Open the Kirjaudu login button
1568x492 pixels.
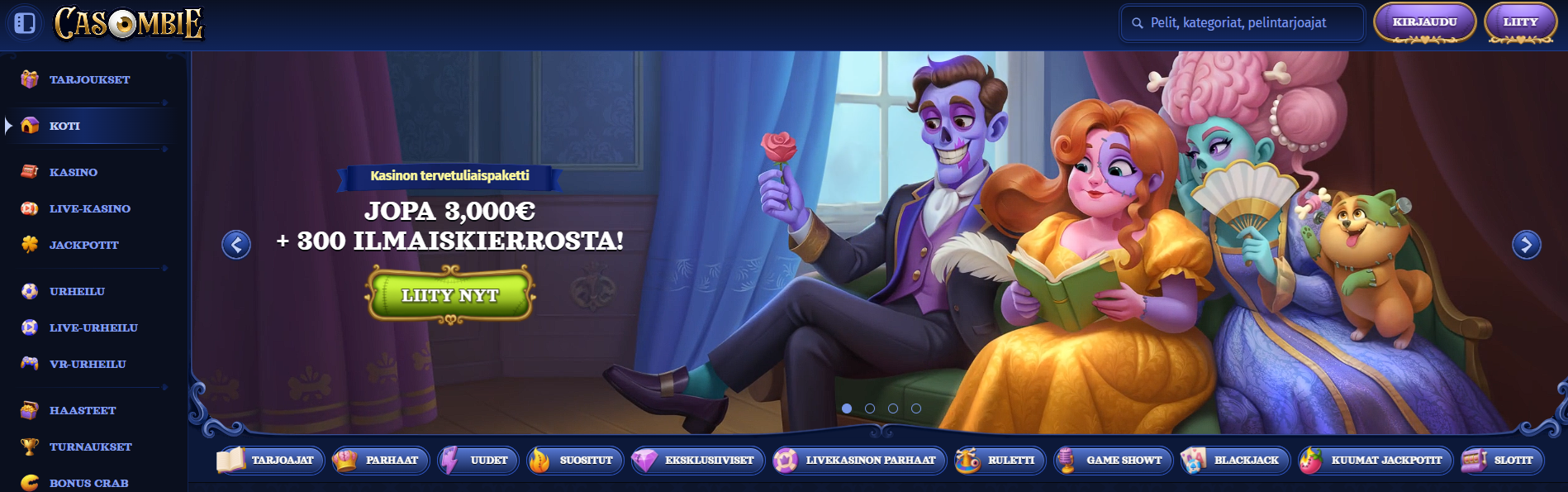coord(1424,22)
